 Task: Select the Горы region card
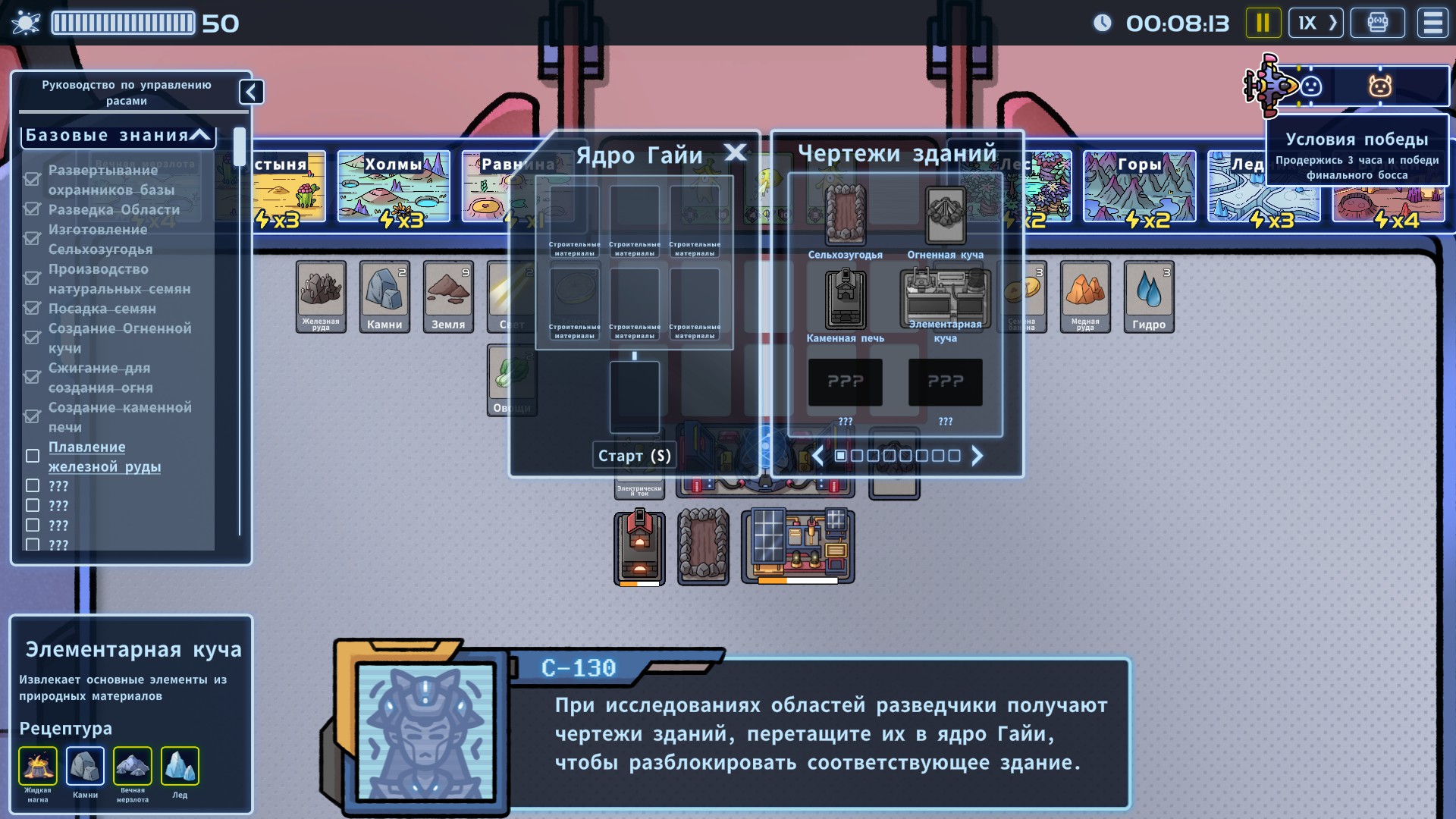(1139, 187)
